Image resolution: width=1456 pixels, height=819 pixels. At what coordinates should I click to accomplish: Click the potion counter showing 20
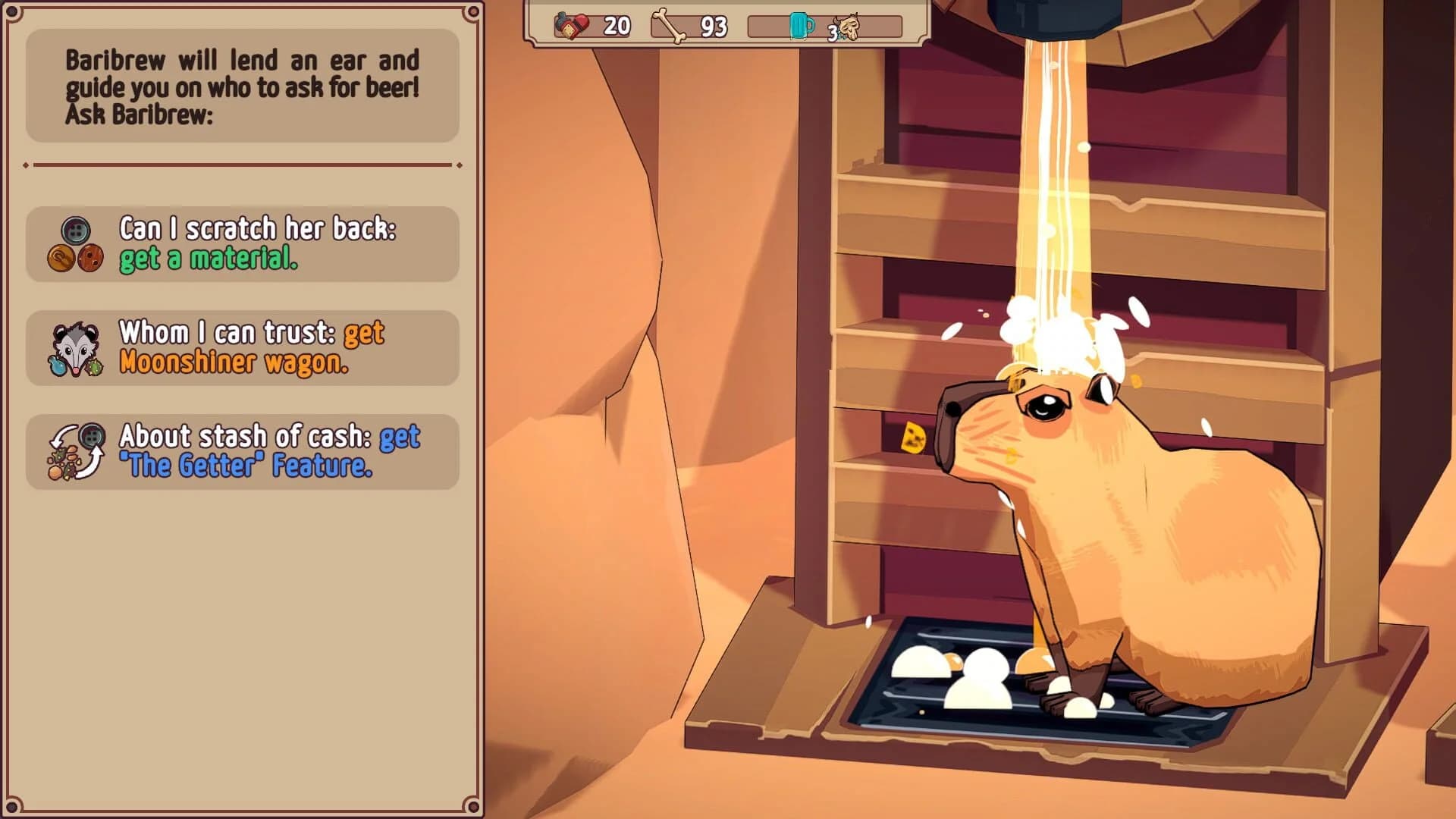(x=614, y=25)
